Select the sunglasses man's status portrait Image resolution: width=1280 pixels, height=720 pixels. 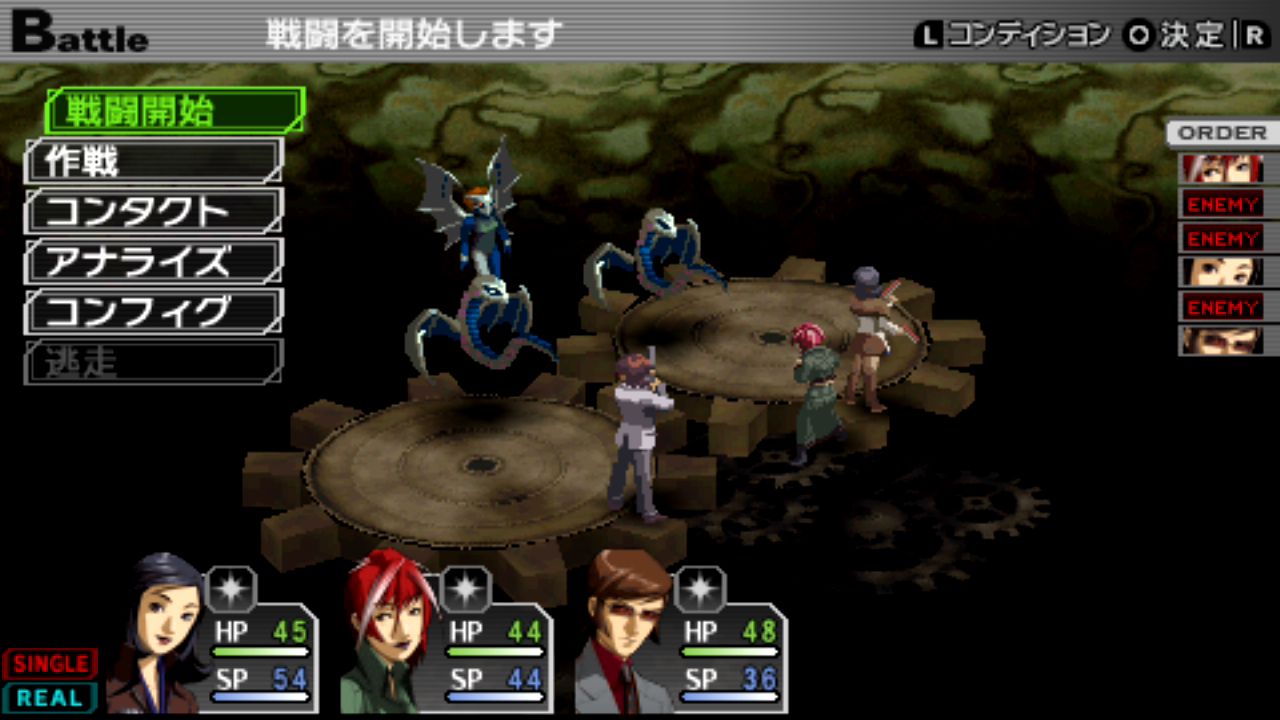pyautogui.click(x=625, y=630)
